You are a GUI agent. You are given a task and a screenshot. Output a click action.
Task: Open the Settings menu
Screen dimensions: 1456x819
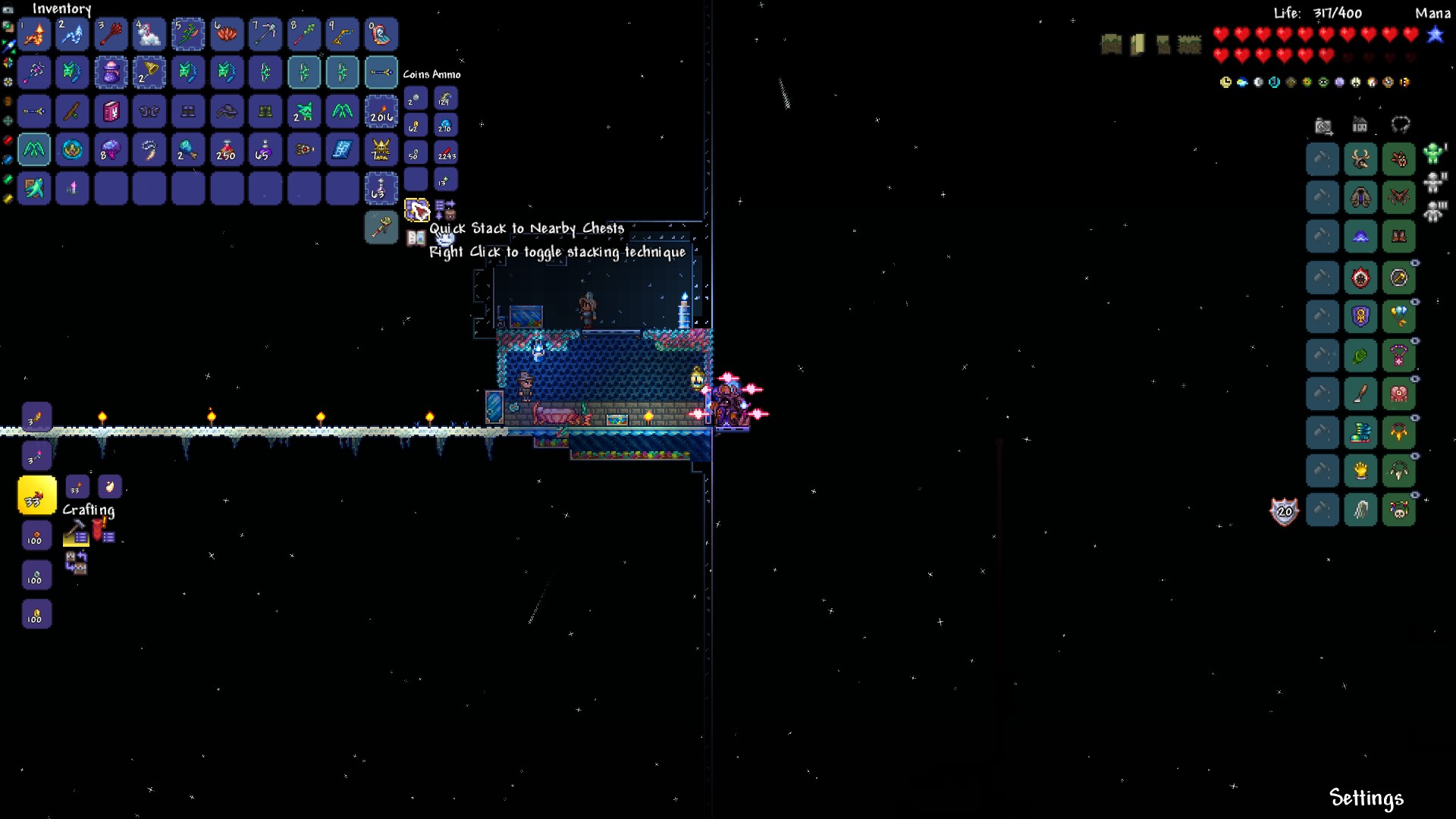click(1366, 798)
